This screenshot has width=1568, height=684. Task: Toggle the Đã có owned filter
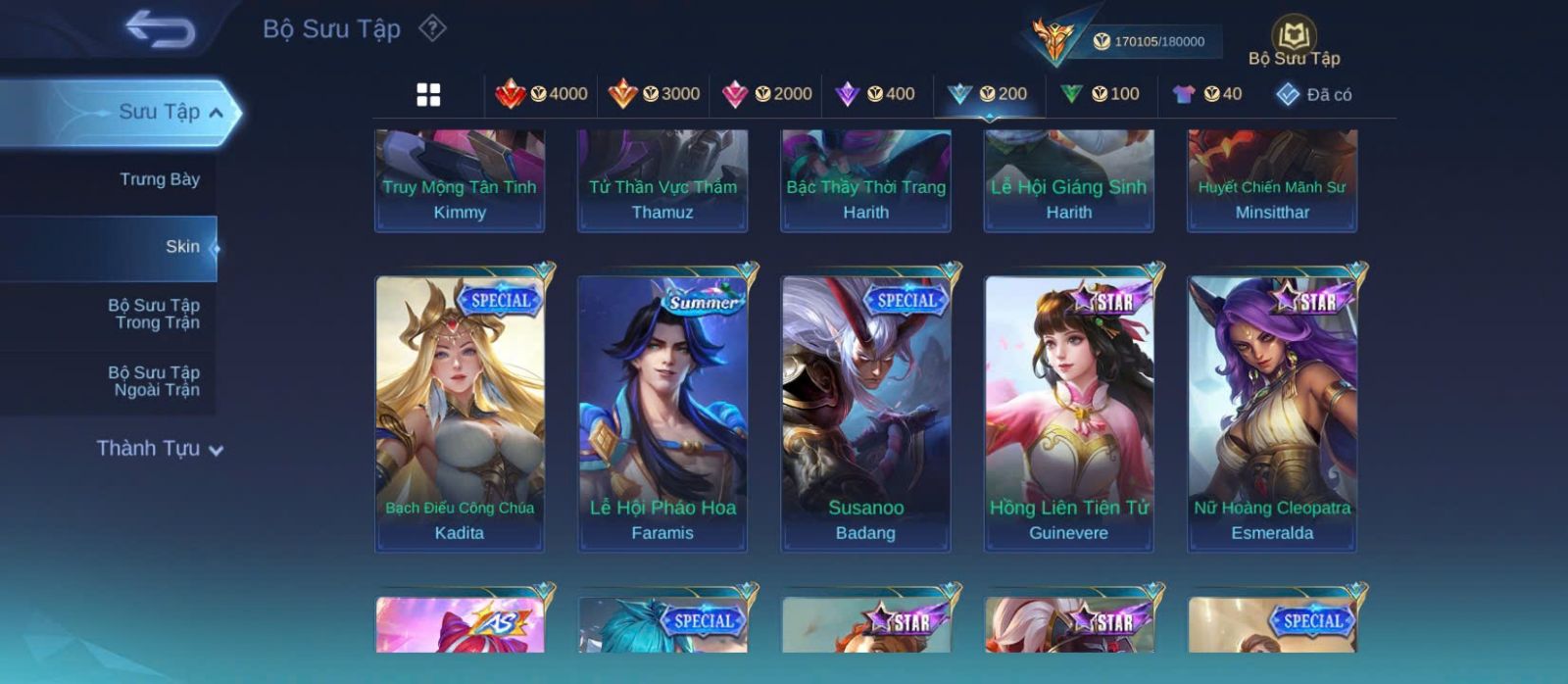(1313, 94)
